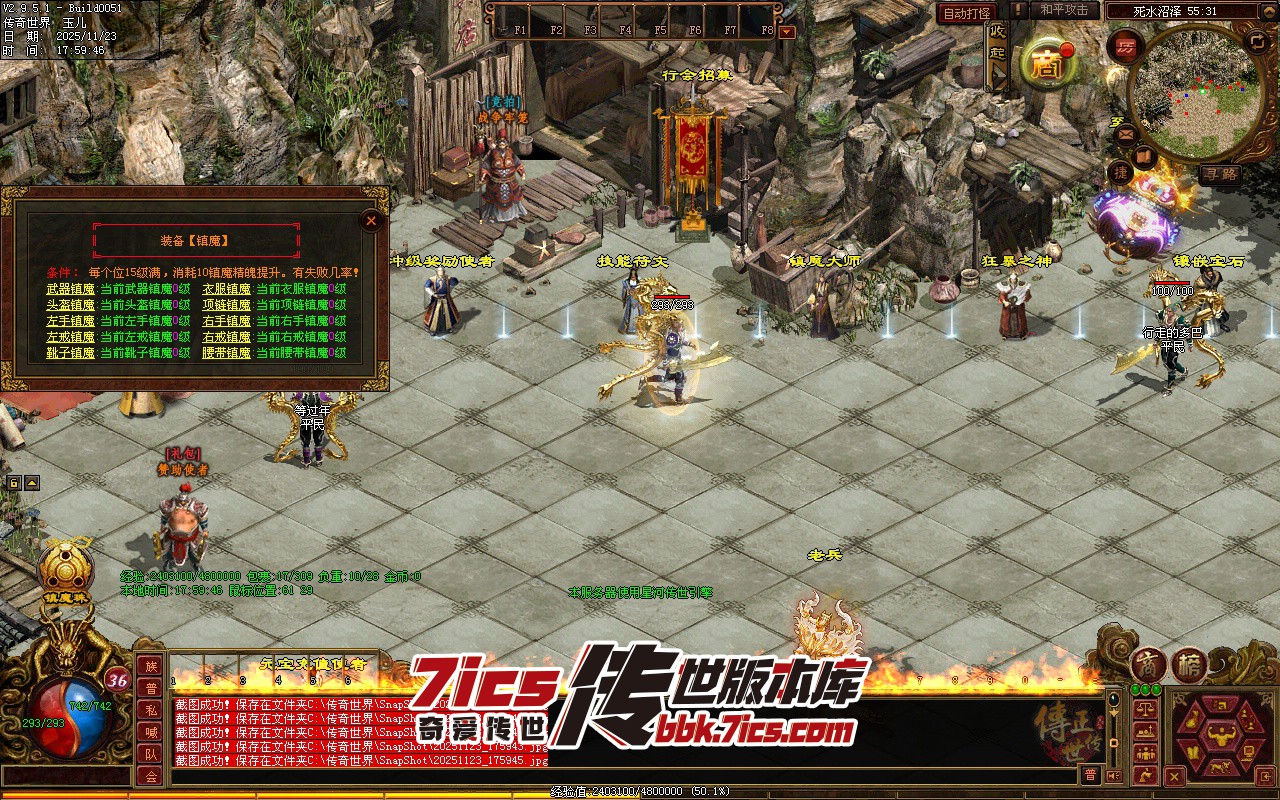Click the 头盔镇魔 option
Screen dimensions: 1280x800
(70, 305)
